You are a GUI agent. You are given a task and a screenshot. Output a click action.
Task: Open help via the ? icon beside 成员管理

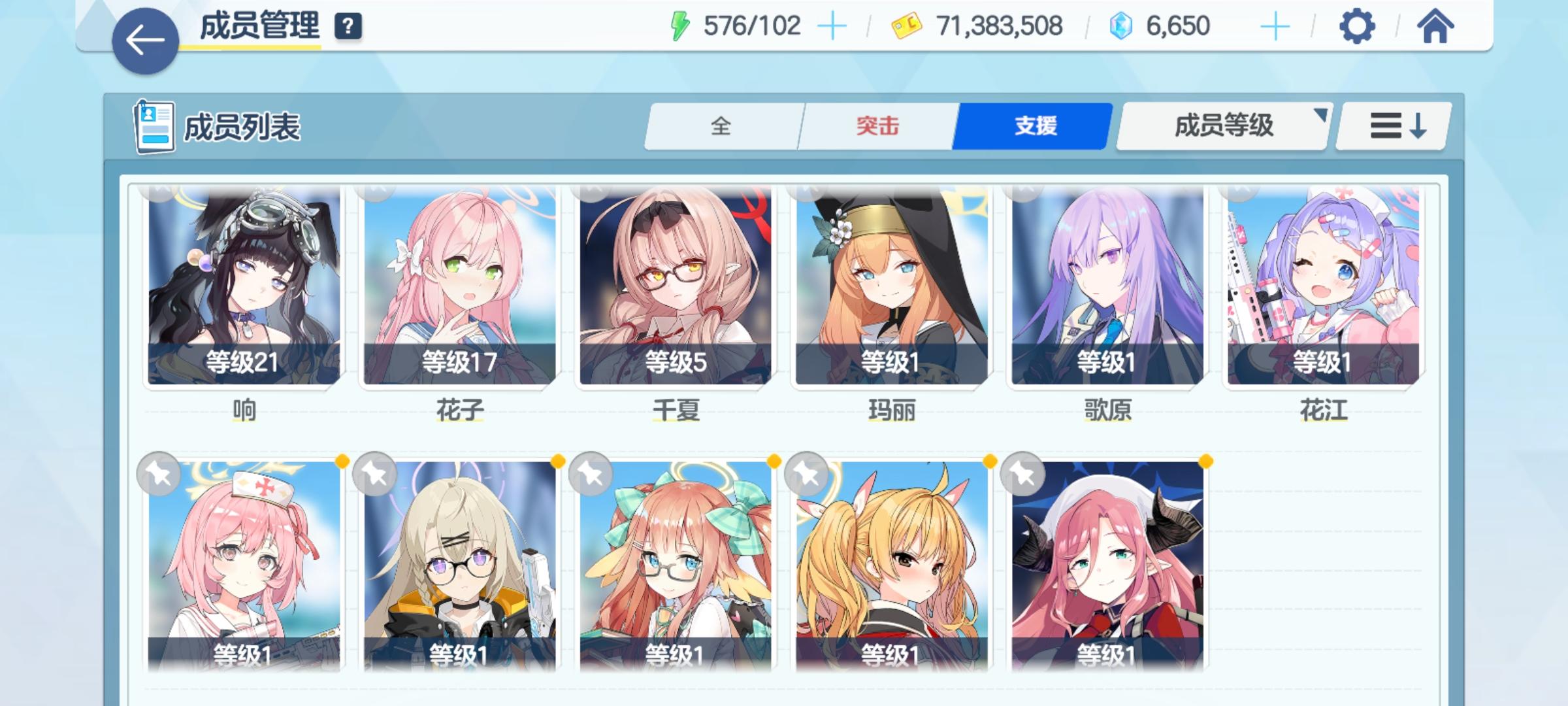pyautogui.click(x=348, y=27)
